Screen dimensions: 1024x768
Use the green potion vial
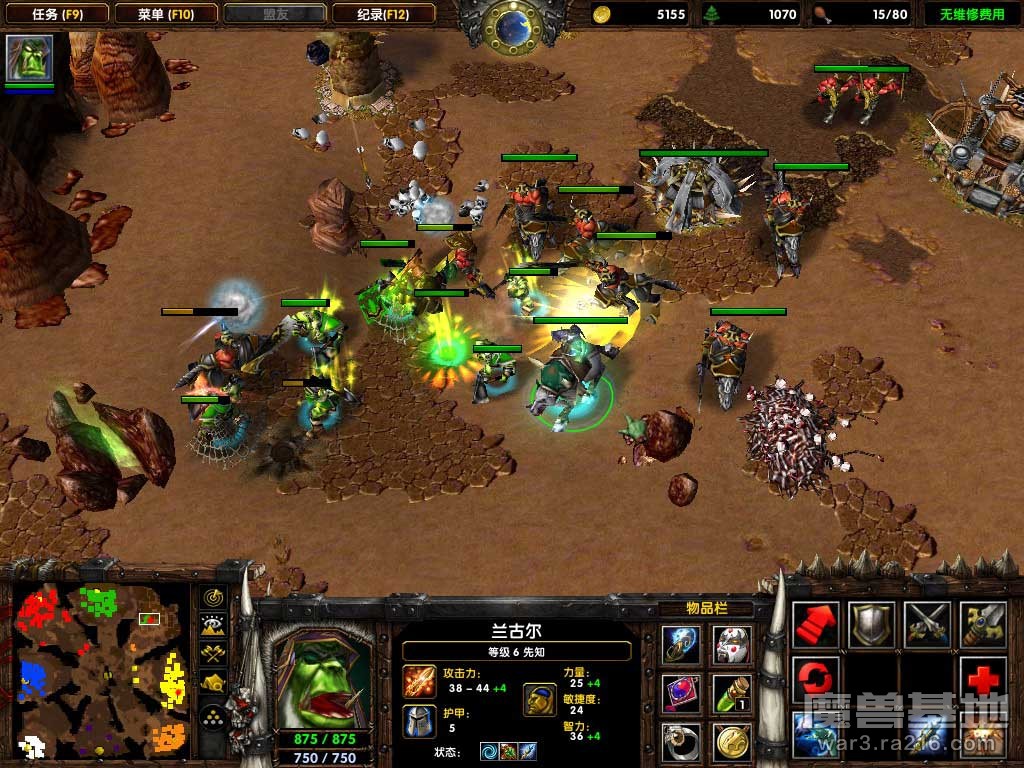coord(732,693)
